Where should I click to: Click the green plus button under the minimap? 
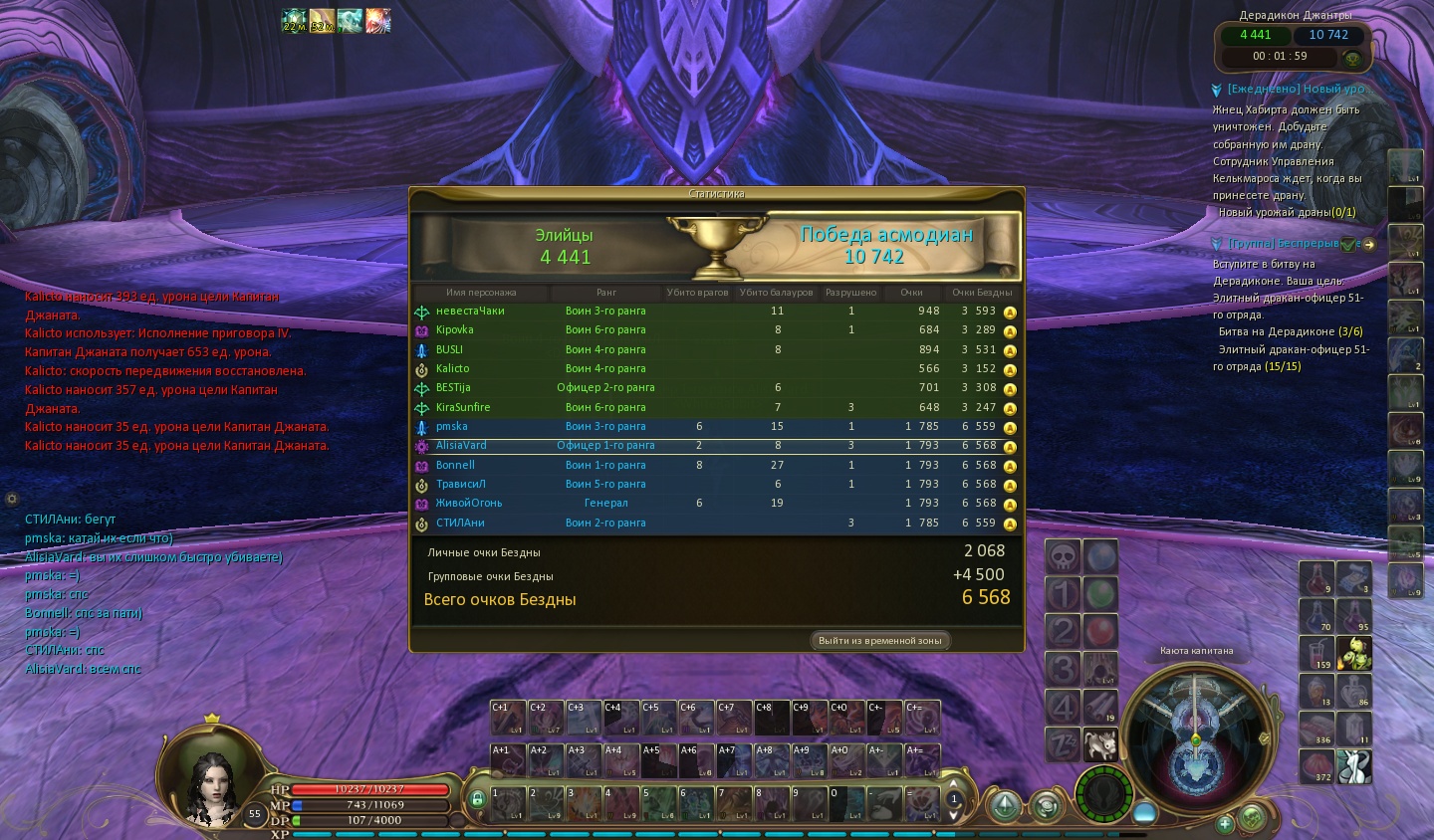coord(1225,823)
